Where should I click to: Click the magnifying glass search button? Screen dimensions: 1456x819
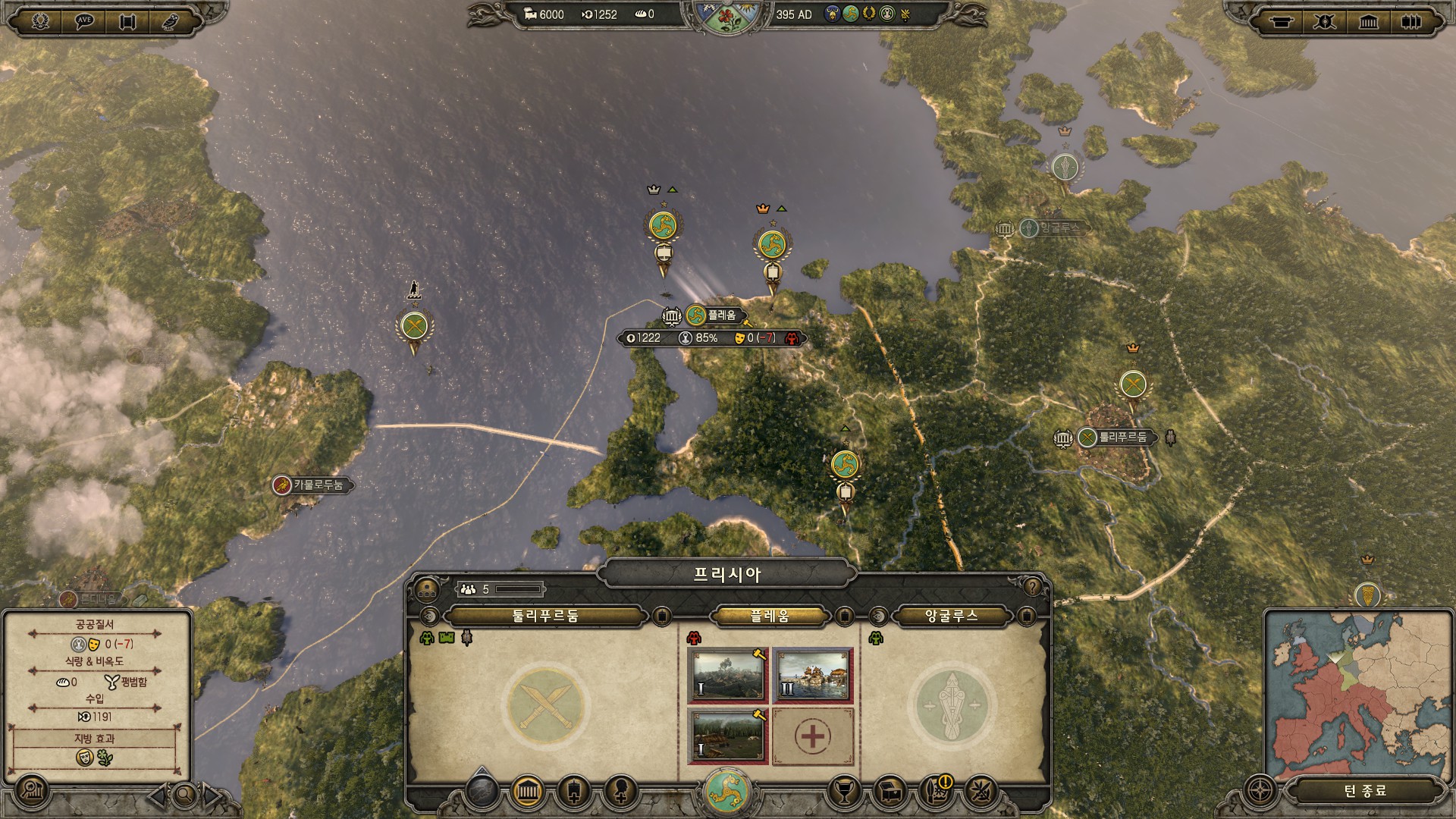tap(184, 795)
